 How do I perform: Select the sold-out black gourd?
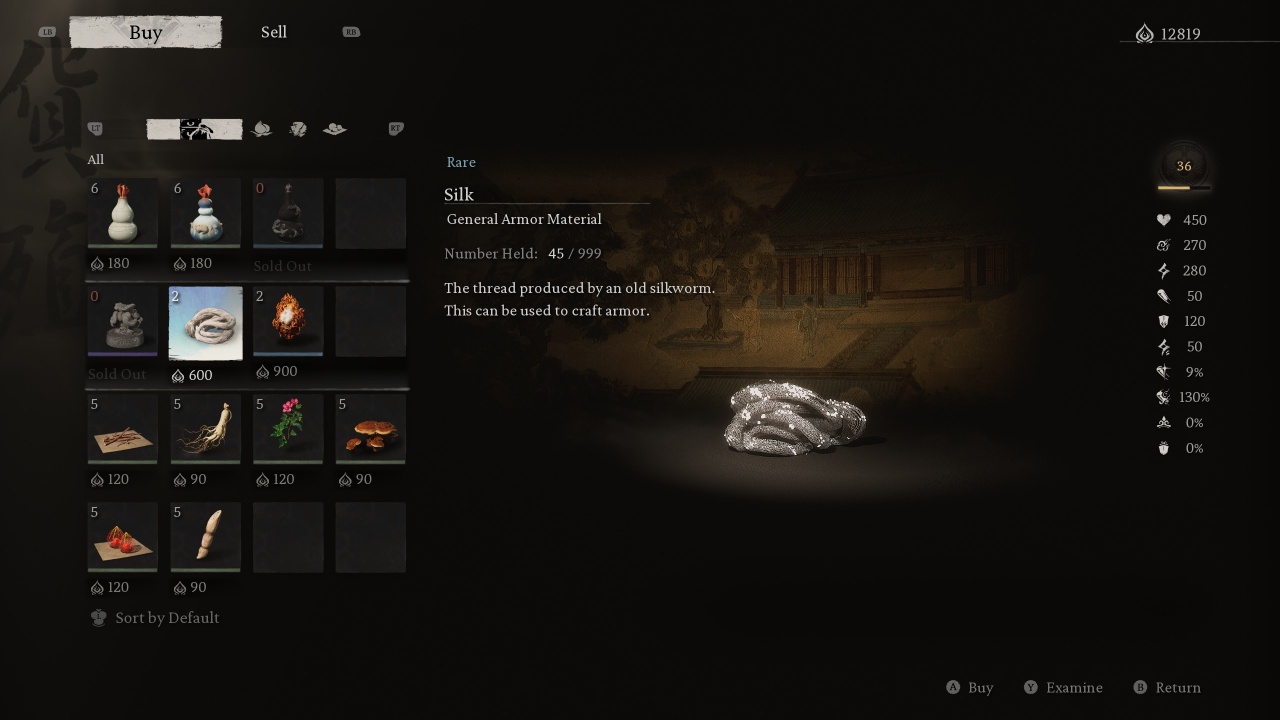[288, 213]
